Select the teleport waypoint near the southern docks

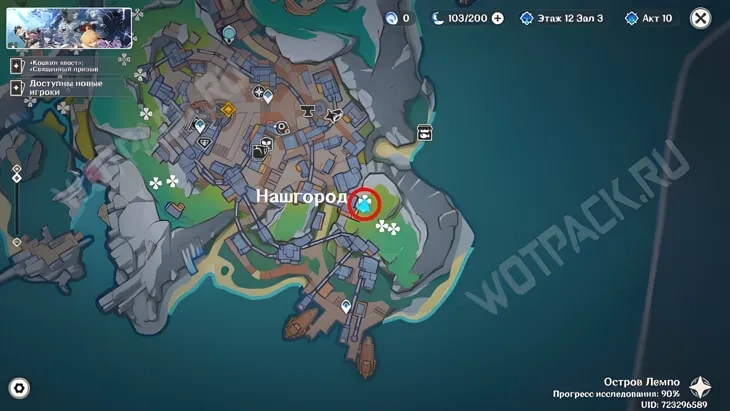[x=346, y=307]
